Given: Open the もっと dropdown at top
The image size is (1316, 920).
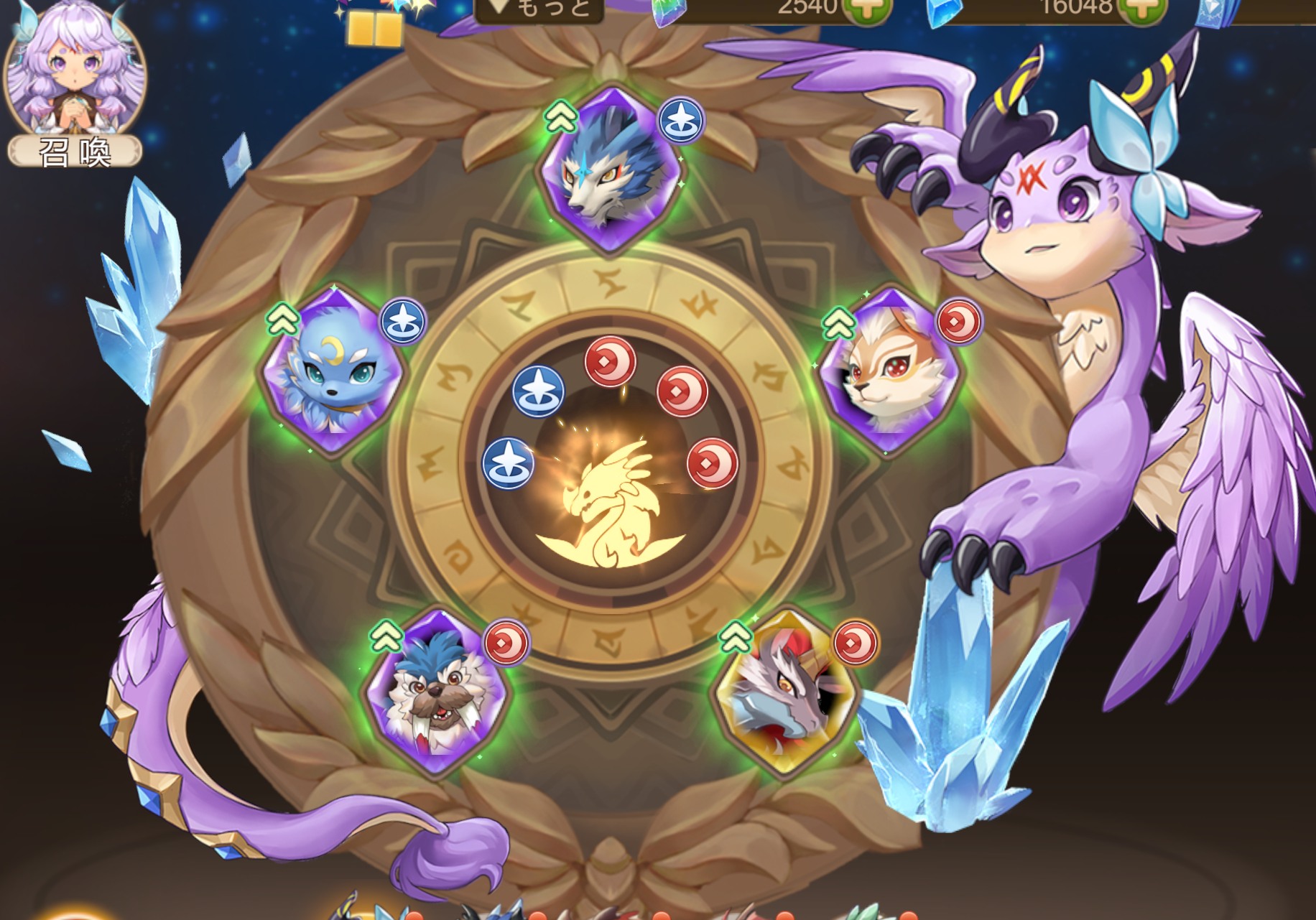Looking at the screenshot, I should (540, 9).
